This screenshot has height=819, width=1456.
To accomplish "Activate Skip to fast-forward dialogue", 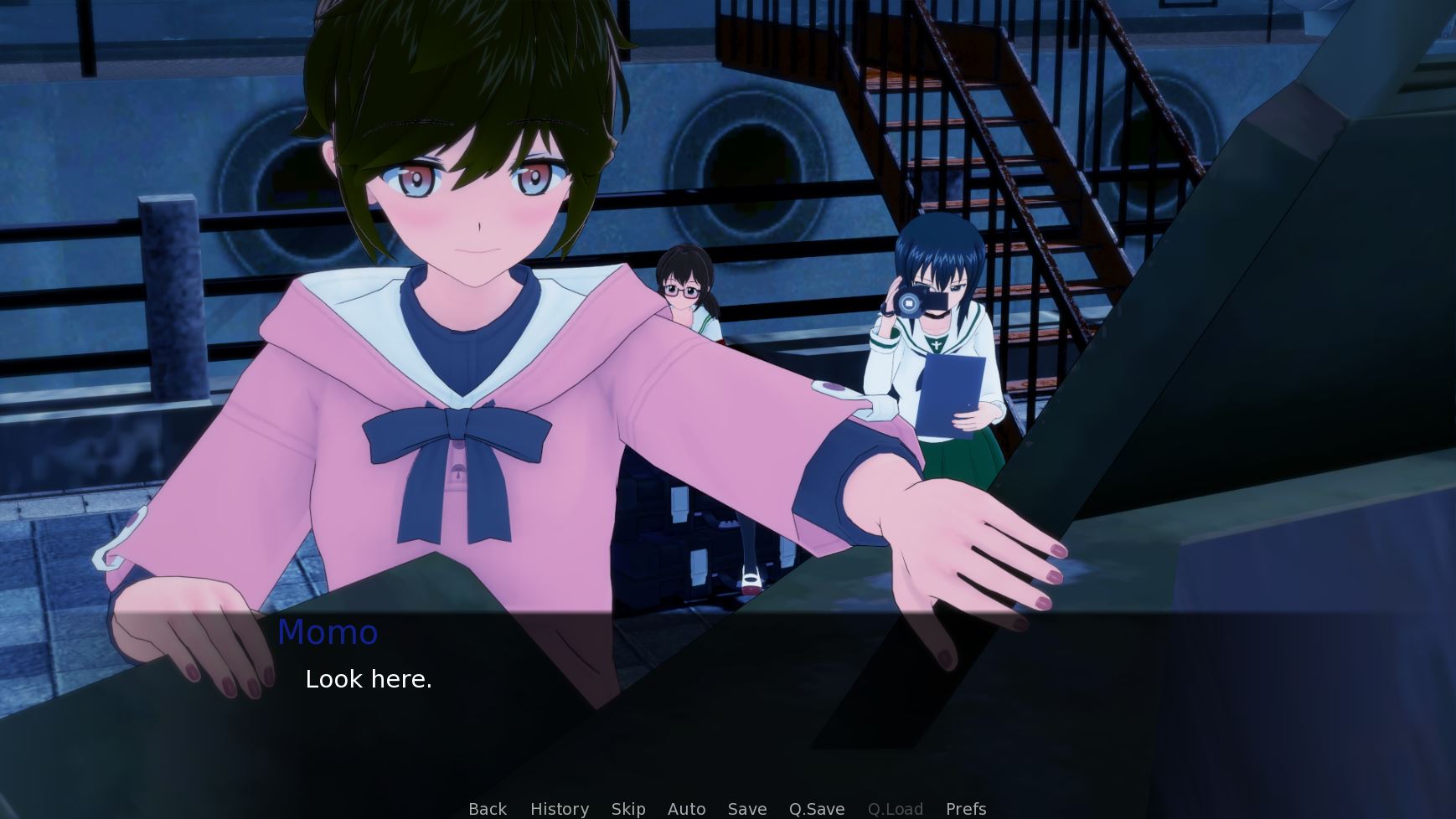I will pyautogui.click(x=628, y=809).
